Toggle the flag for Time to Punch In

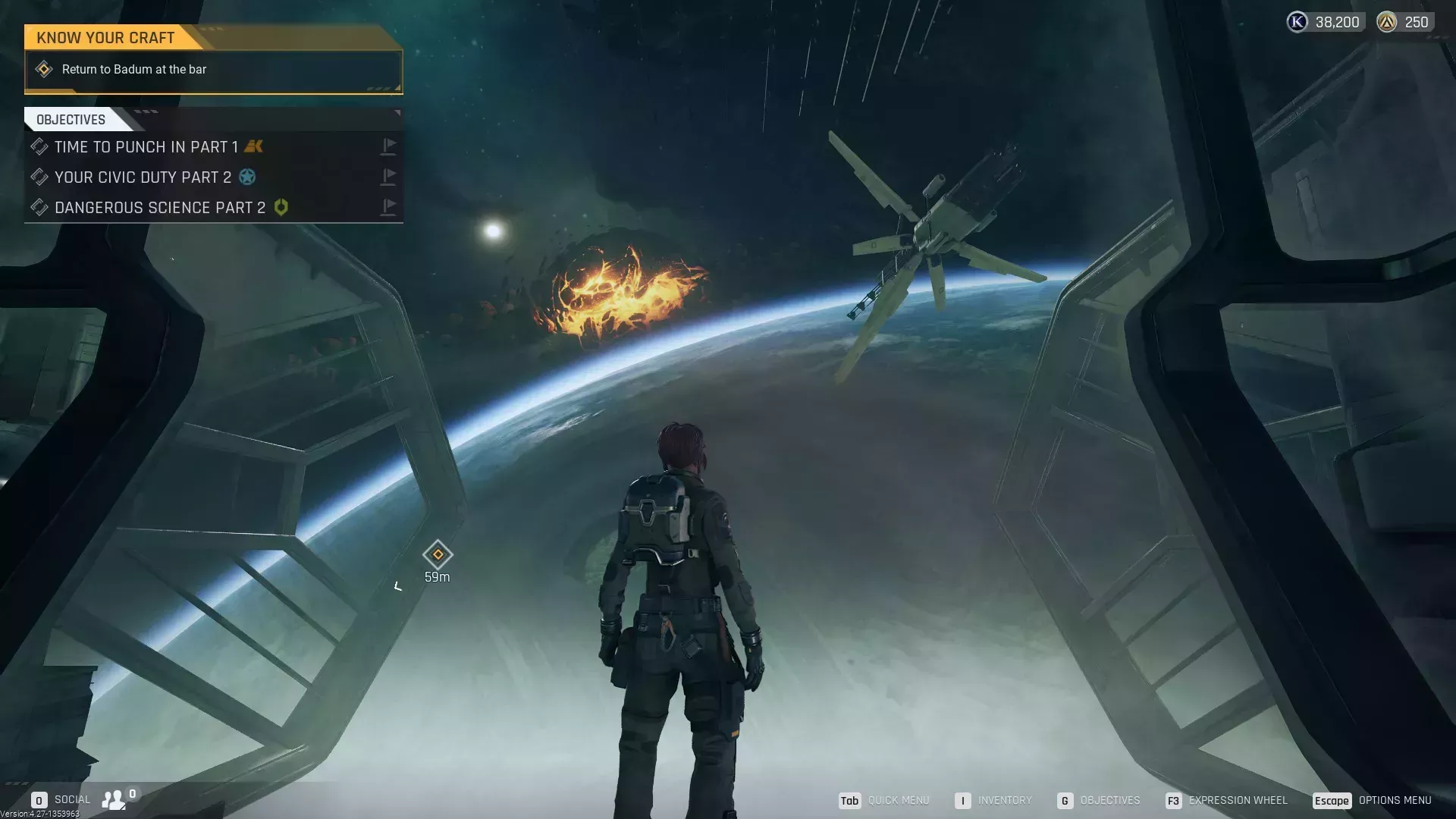(388, 146)
